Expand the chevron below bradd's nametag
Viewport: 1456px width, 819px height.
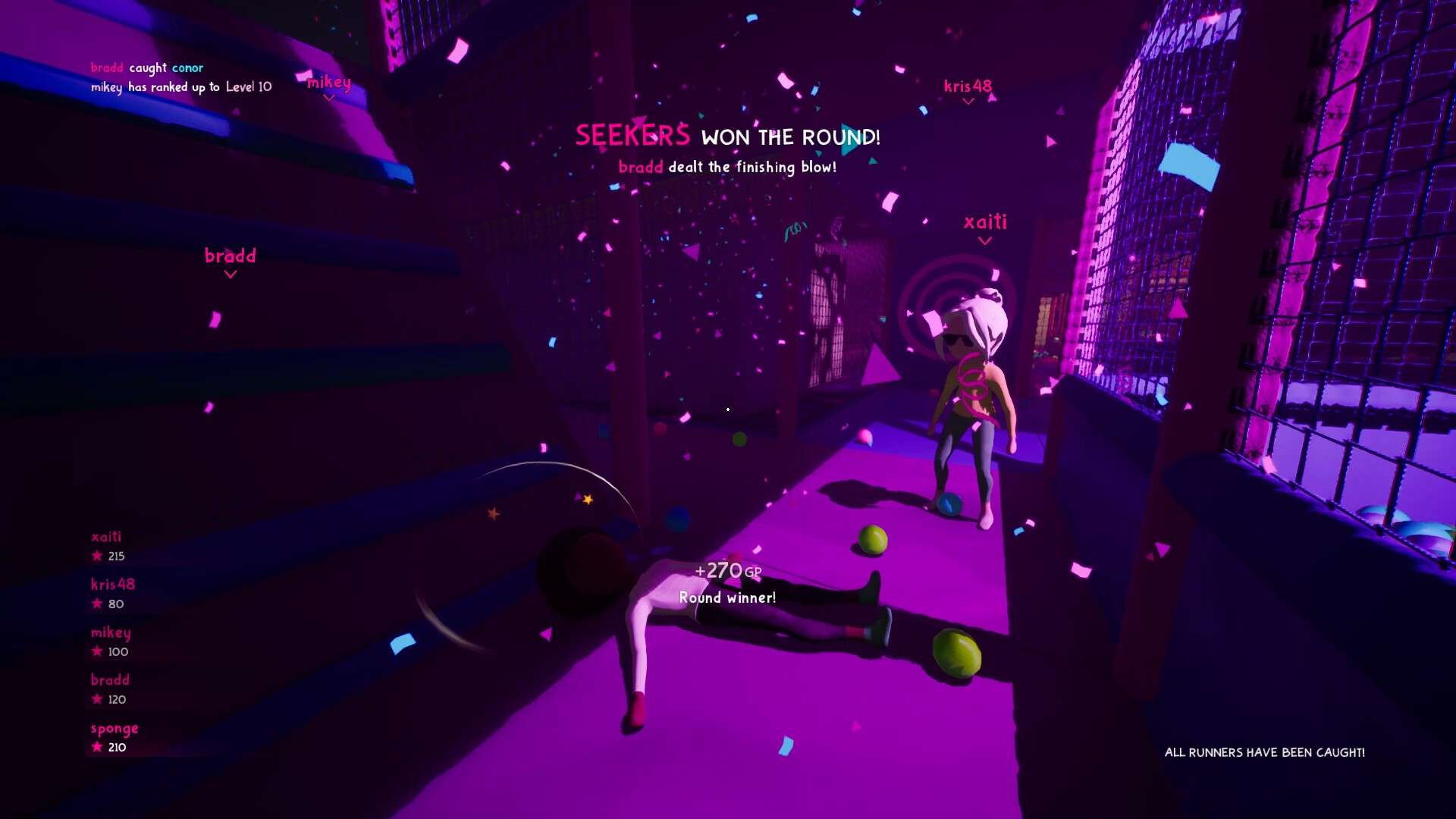point(230,275)
